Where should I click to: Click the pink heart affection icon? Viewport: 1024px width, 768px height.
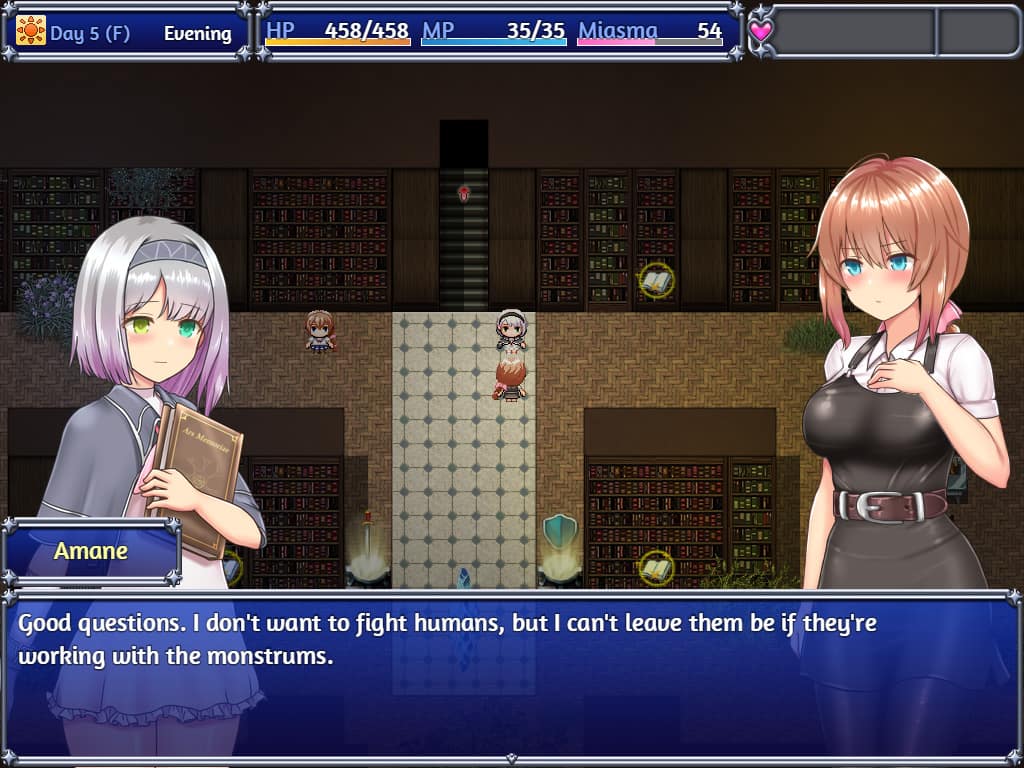761,31
